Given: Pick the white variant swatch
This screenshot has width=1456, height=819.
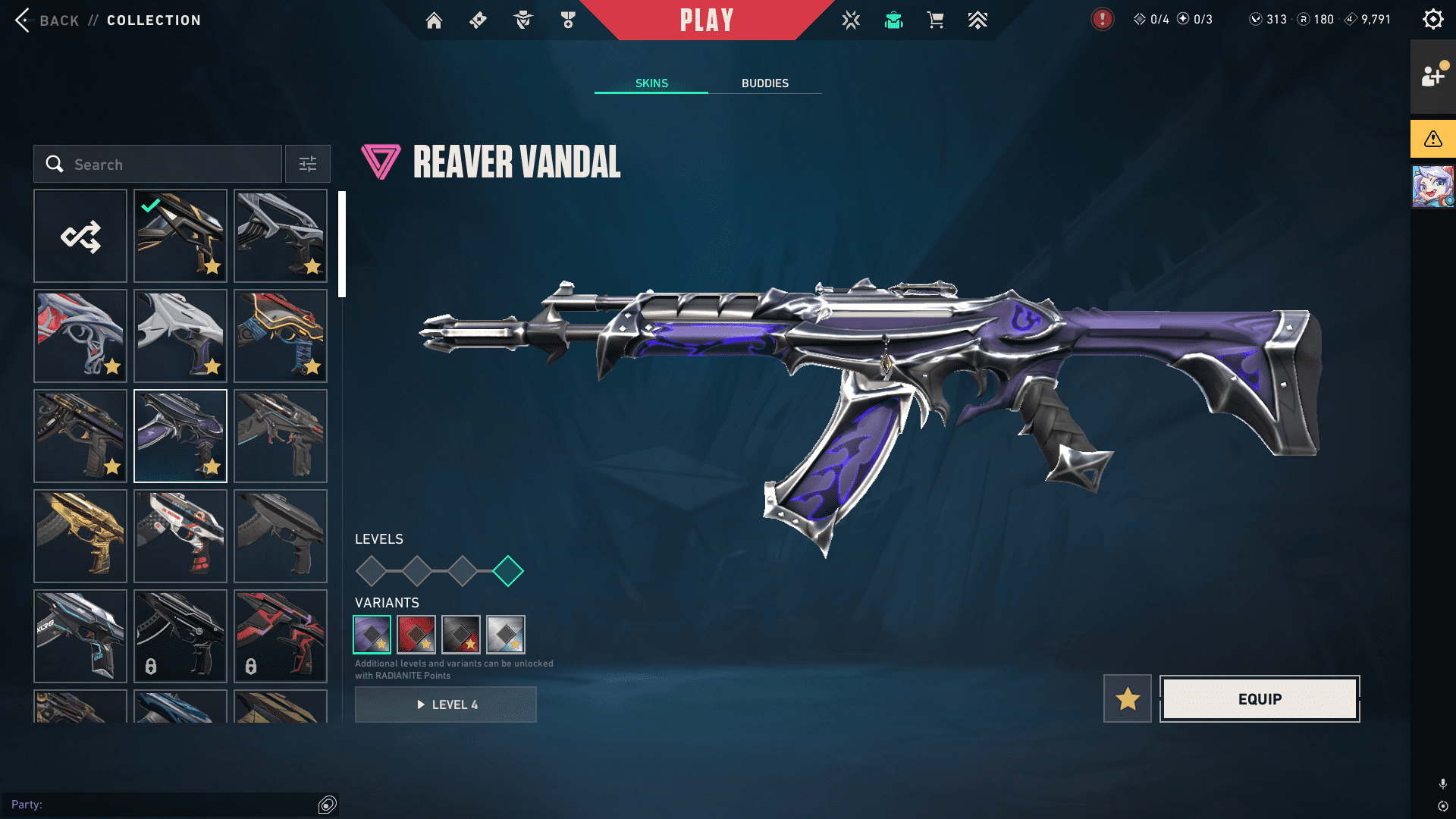Looking at the screenshot, I should tap(506, 634).
